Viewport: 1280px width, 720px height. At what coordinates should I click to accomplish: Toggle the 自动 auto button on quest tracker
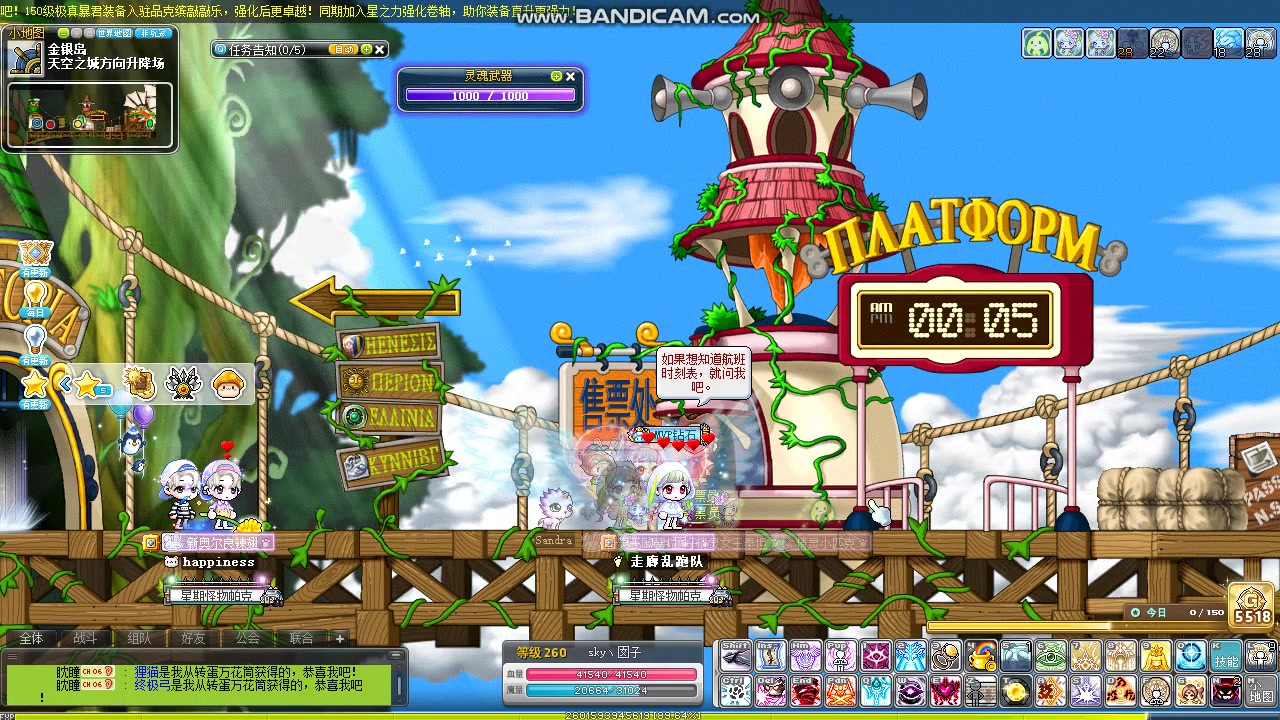pos(343,49)
